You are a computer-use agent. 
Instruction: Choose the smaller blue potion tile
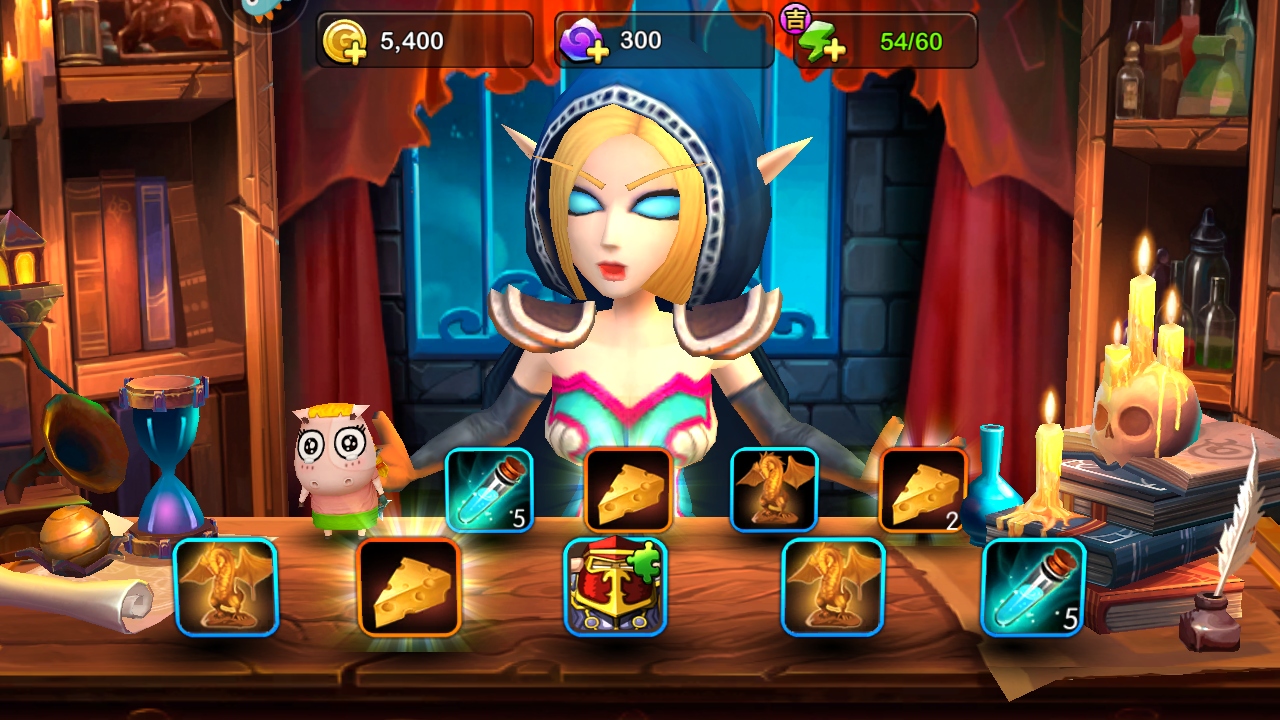(x=489, y=489)
